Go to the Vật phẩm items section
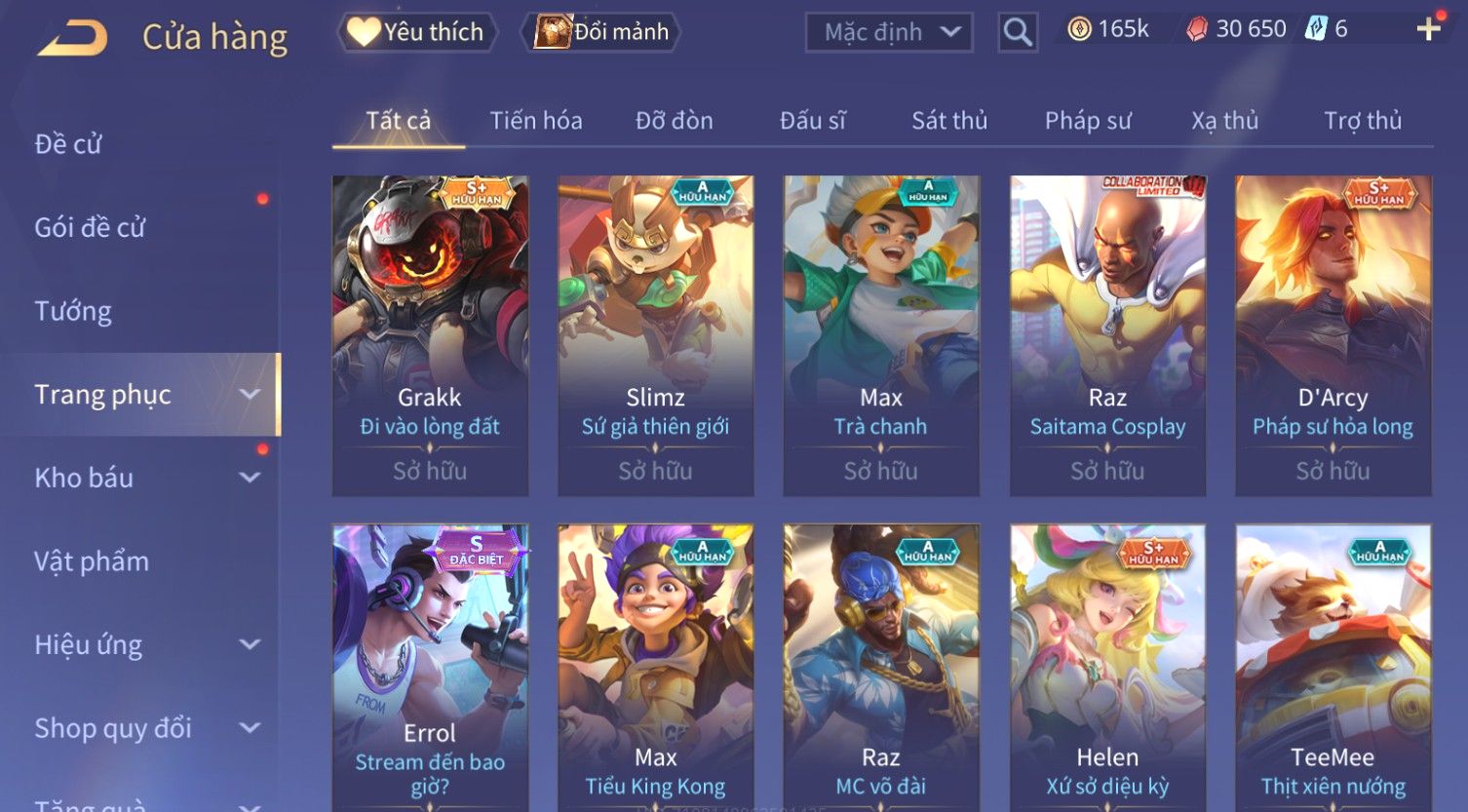 (x=92, y=561)
